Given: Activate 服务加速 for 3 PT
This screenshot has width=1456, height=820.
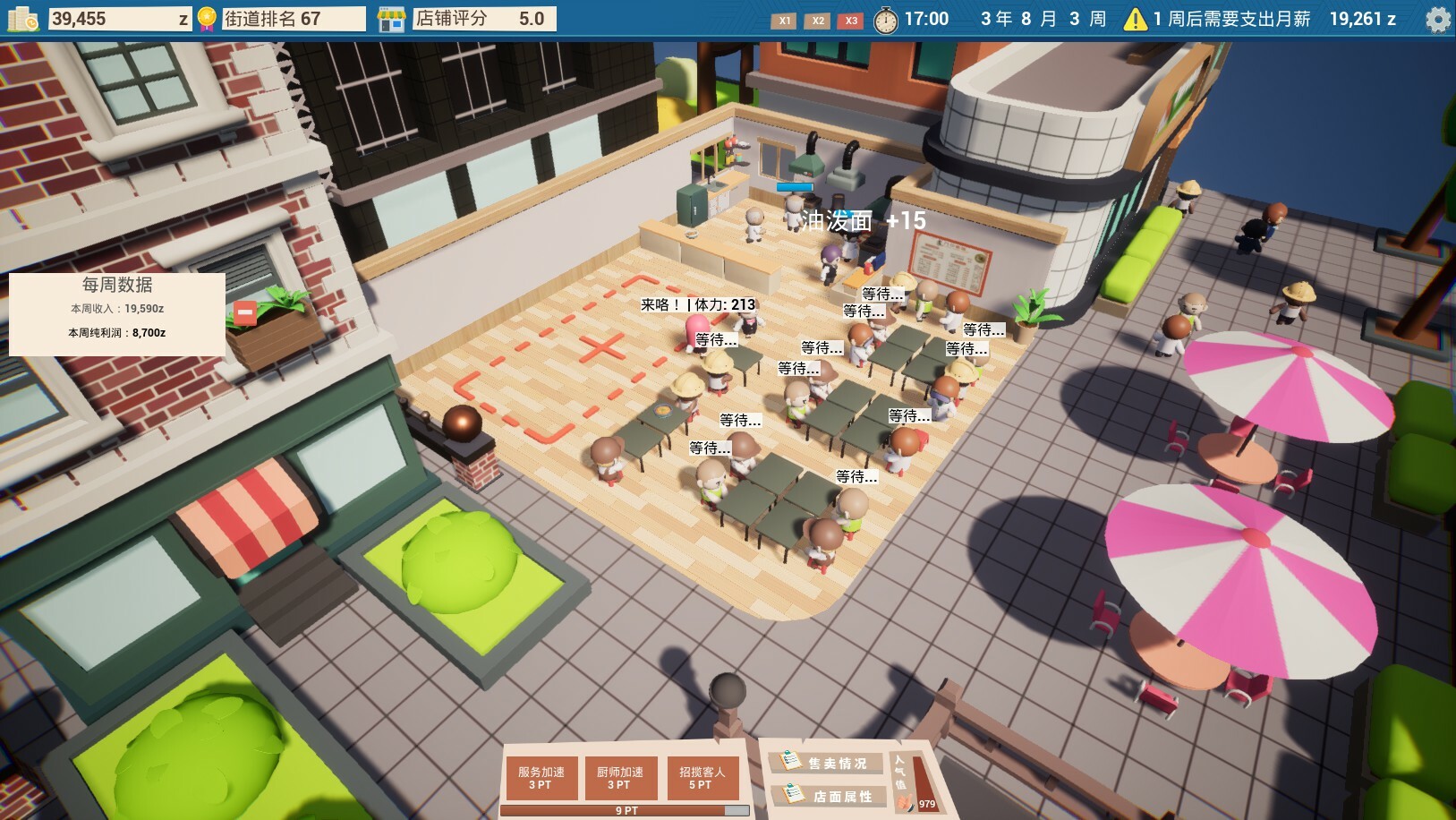Looking at the screenshot, I should click(x=541, y=778).
